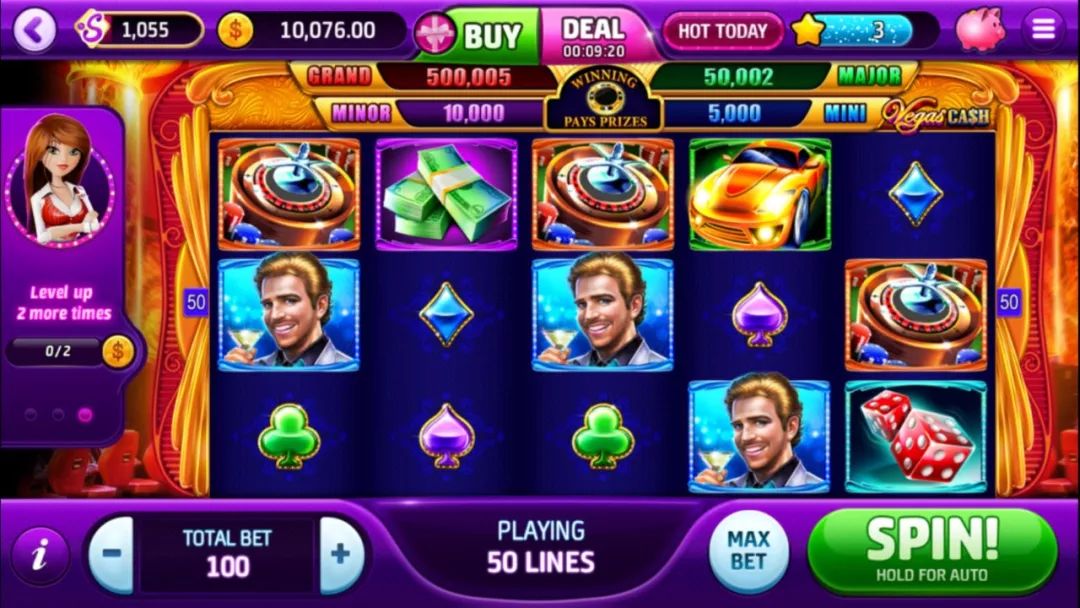
Task: Select the gold dollar coin balance icon
Action: [235, 31]
